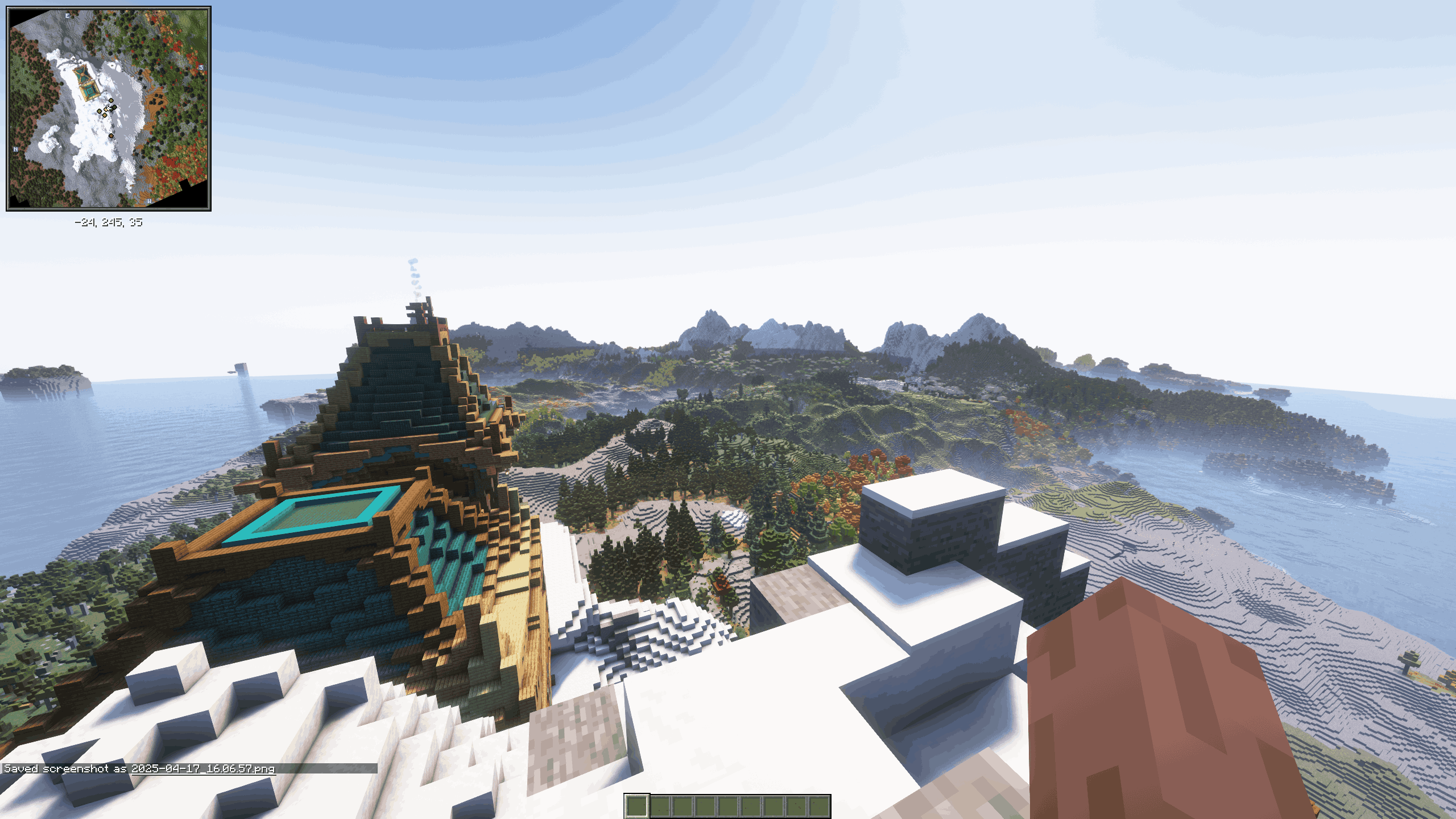This screenshot has width=1456, height=819.
Task: Select the second hotbar slot
Action: (x=660, y=806)
